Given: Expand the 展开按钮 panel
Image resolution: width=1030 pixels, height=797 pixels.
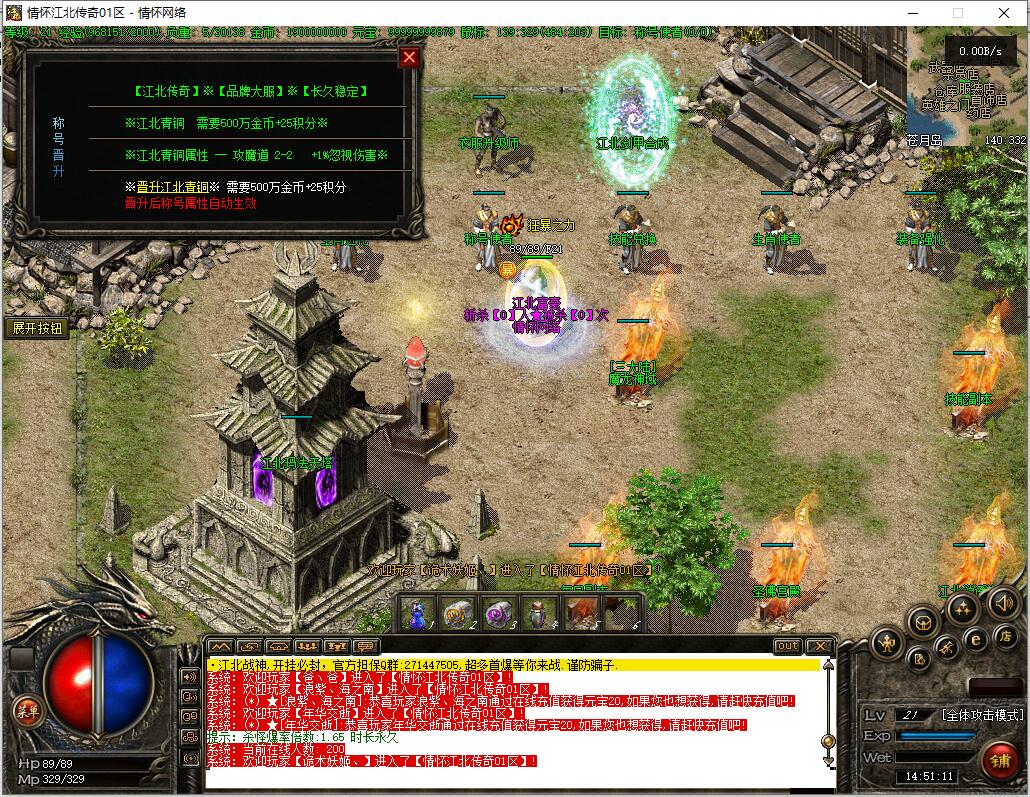Looking at the screenshot, I should tap(37, 328).
